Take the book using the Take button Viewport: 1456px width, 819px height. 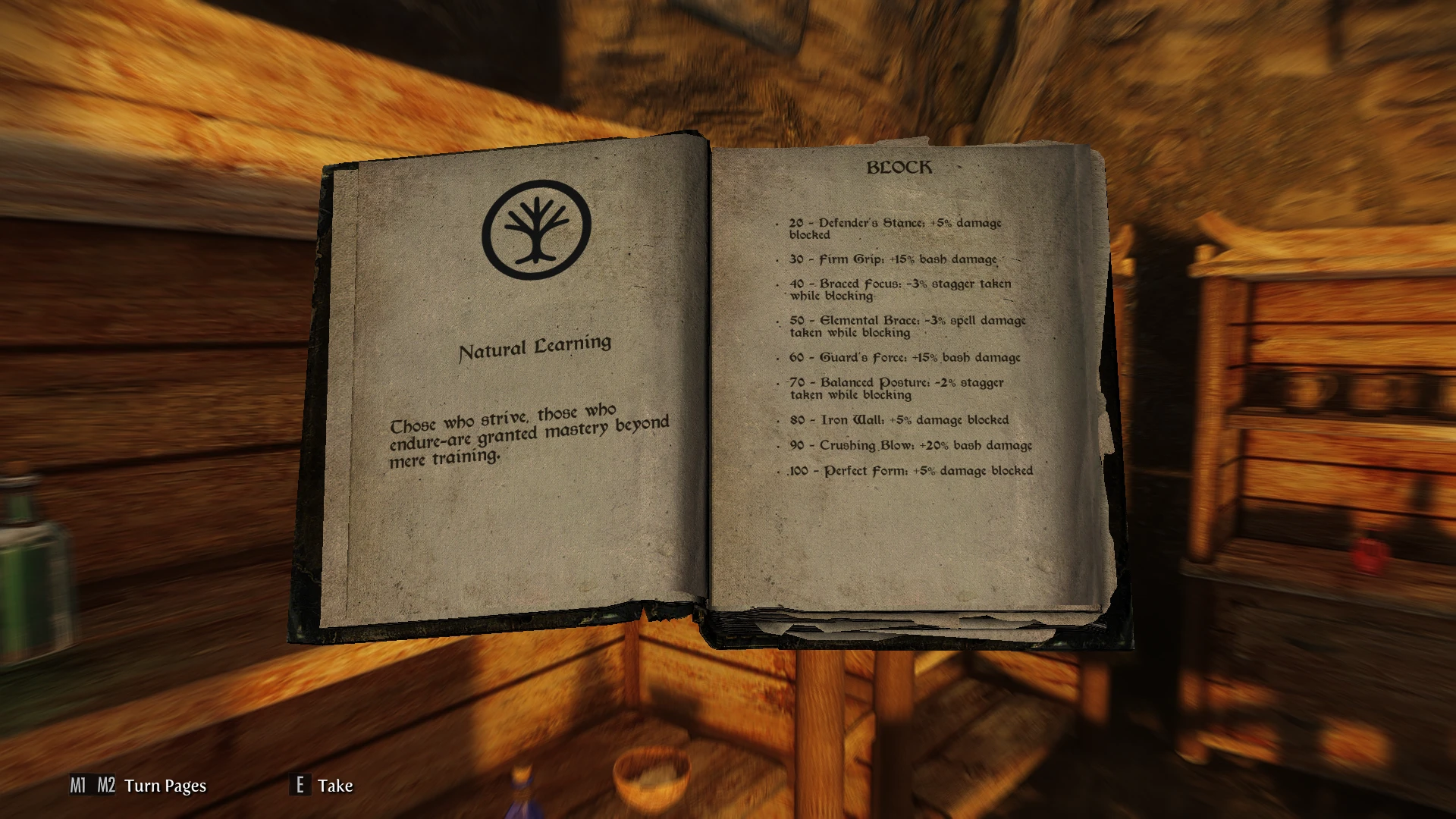(322, 786)
